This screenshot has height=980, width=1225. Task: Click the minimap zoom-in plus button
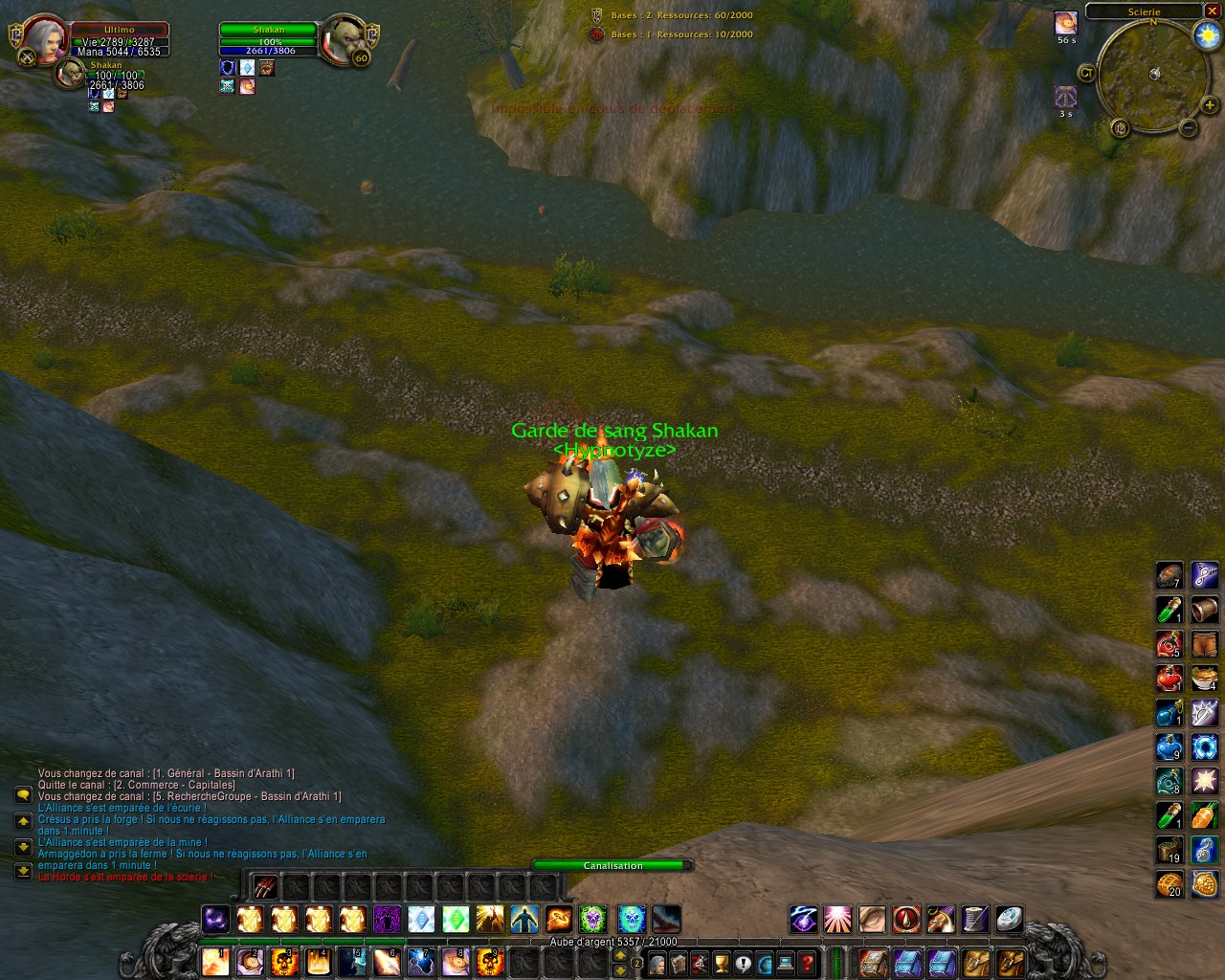coord(1210,105)
